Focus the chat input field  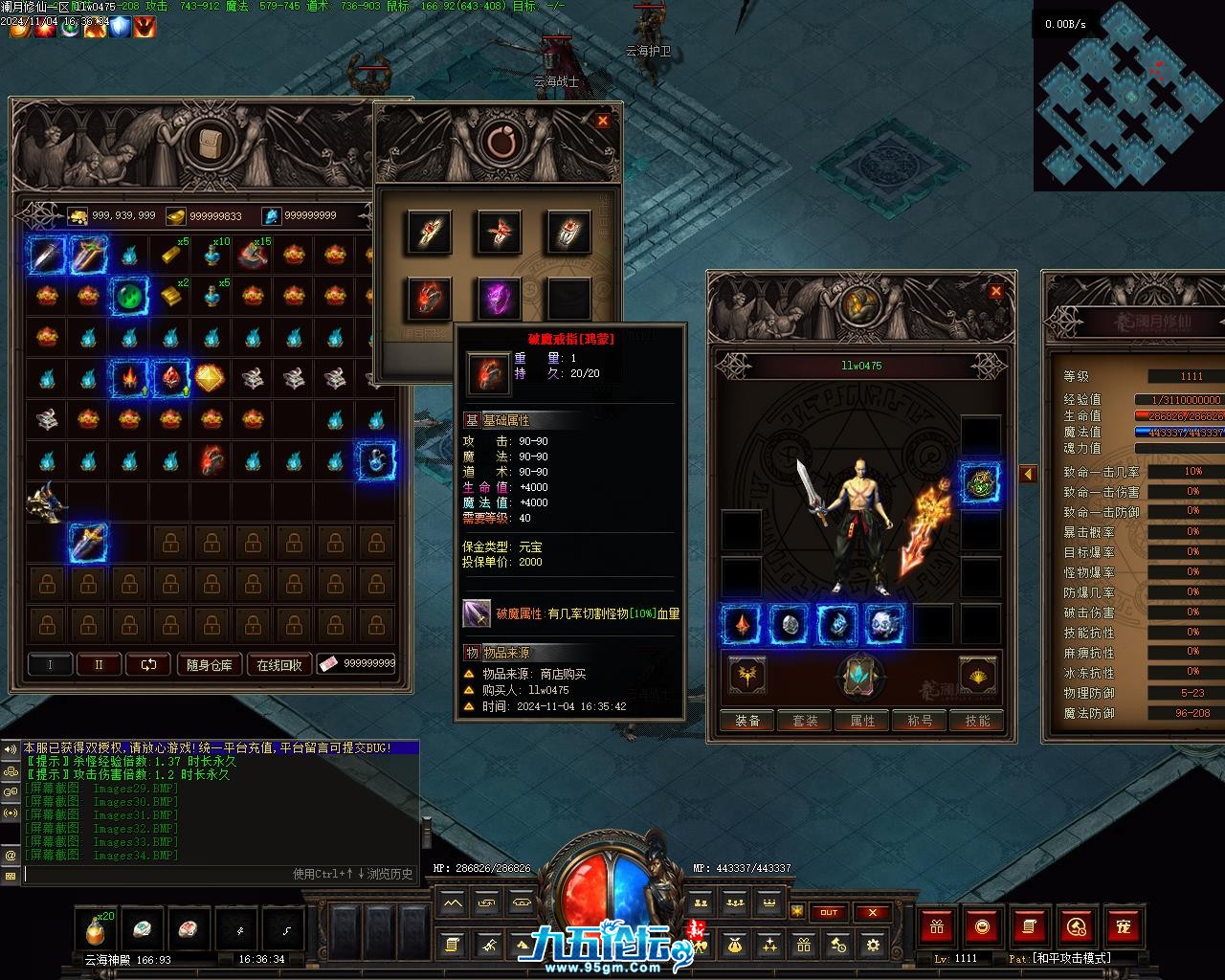pyautogui.click(x=153, y=874)
